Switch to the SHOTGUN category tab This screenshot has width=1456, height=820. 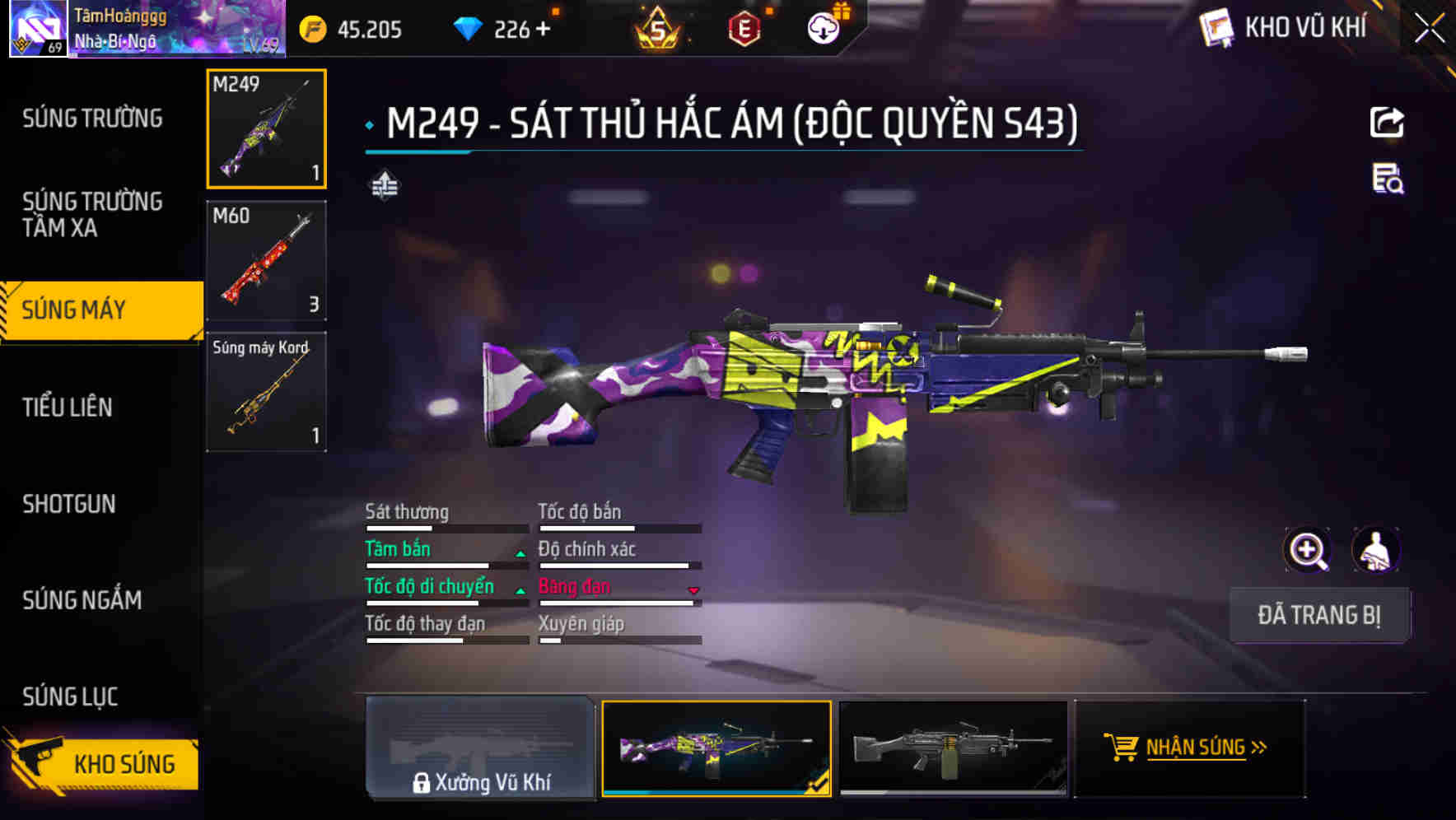pyautogui.click(x=69, y=504)
